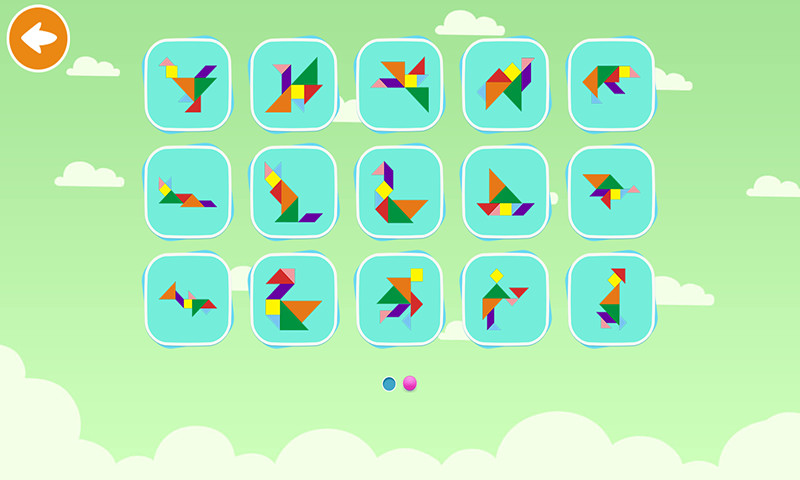Switch pages using the blue dot
The height and width of the screenshot is (480, 800).
[x=389, y=383]
